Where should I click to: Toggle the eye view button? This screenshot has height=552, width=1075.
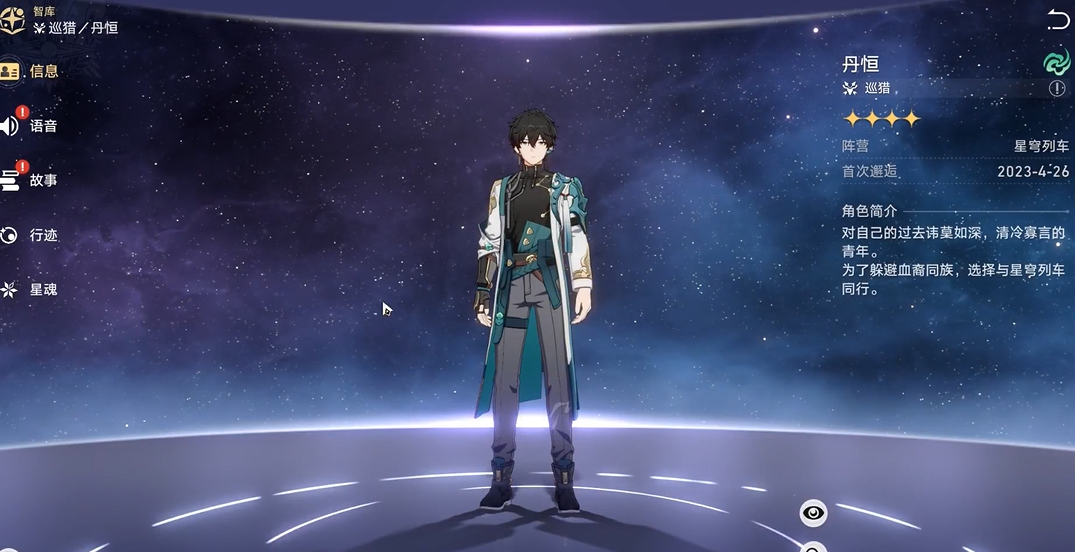tap(814, 514)
